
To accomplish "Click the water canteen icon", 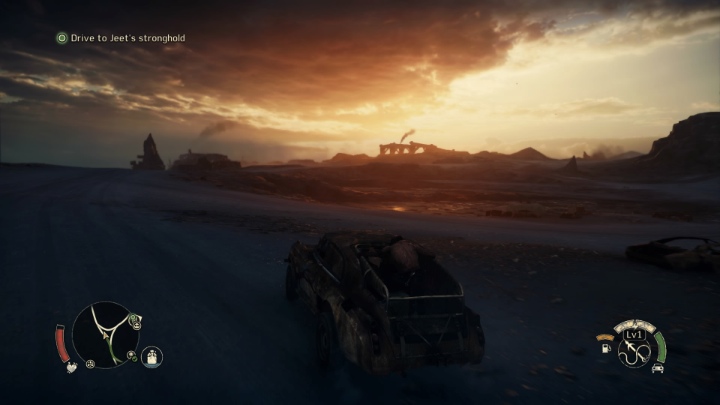I will tap(152, 357).
